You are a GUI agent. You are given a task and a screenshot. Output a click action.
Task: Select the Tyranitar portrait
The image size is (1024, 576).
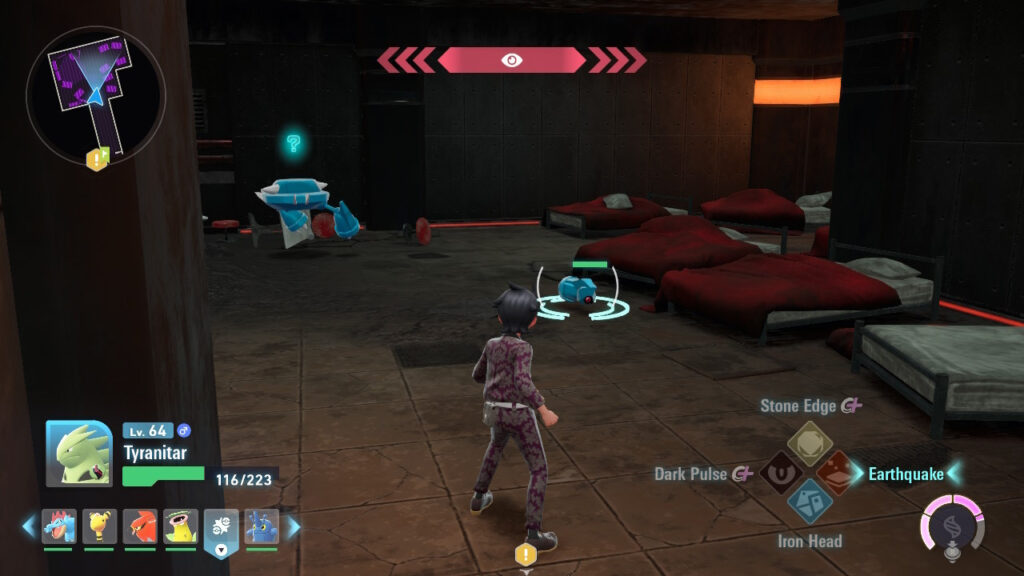[79, 453]
